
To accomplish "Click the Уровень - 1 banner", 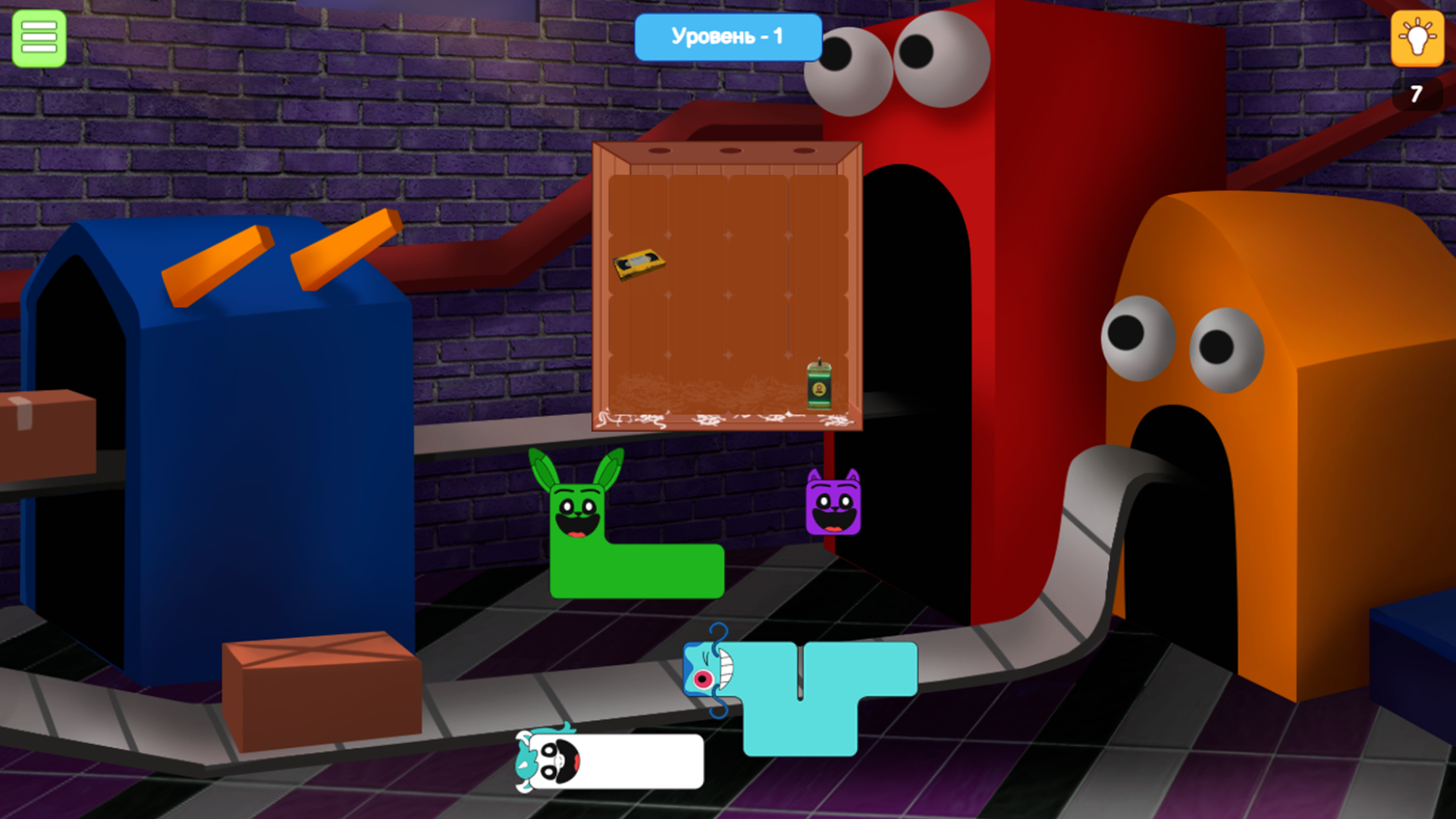I will [x=727, y=36].
